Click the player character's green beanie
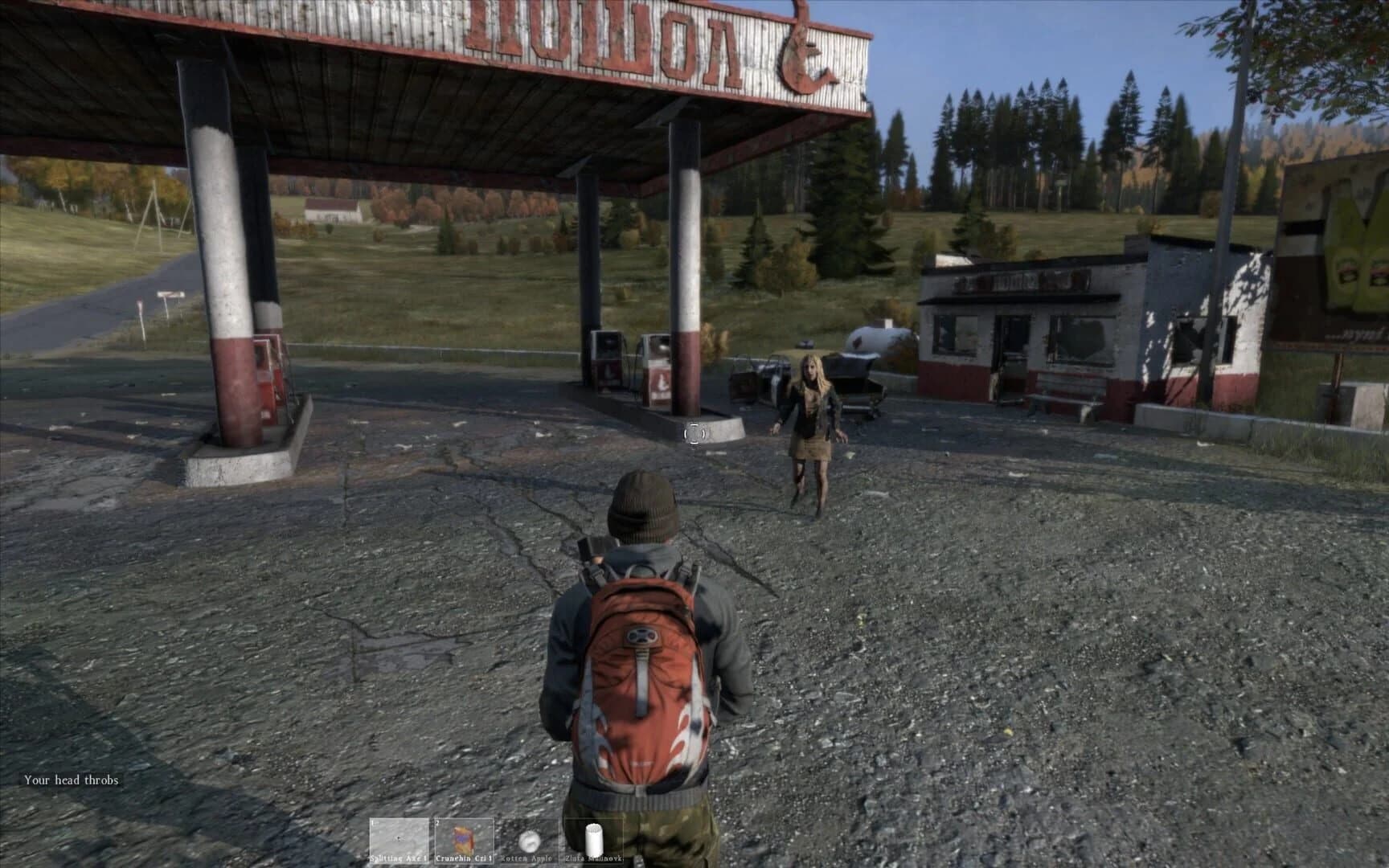1389x868 pixels. 639,502
